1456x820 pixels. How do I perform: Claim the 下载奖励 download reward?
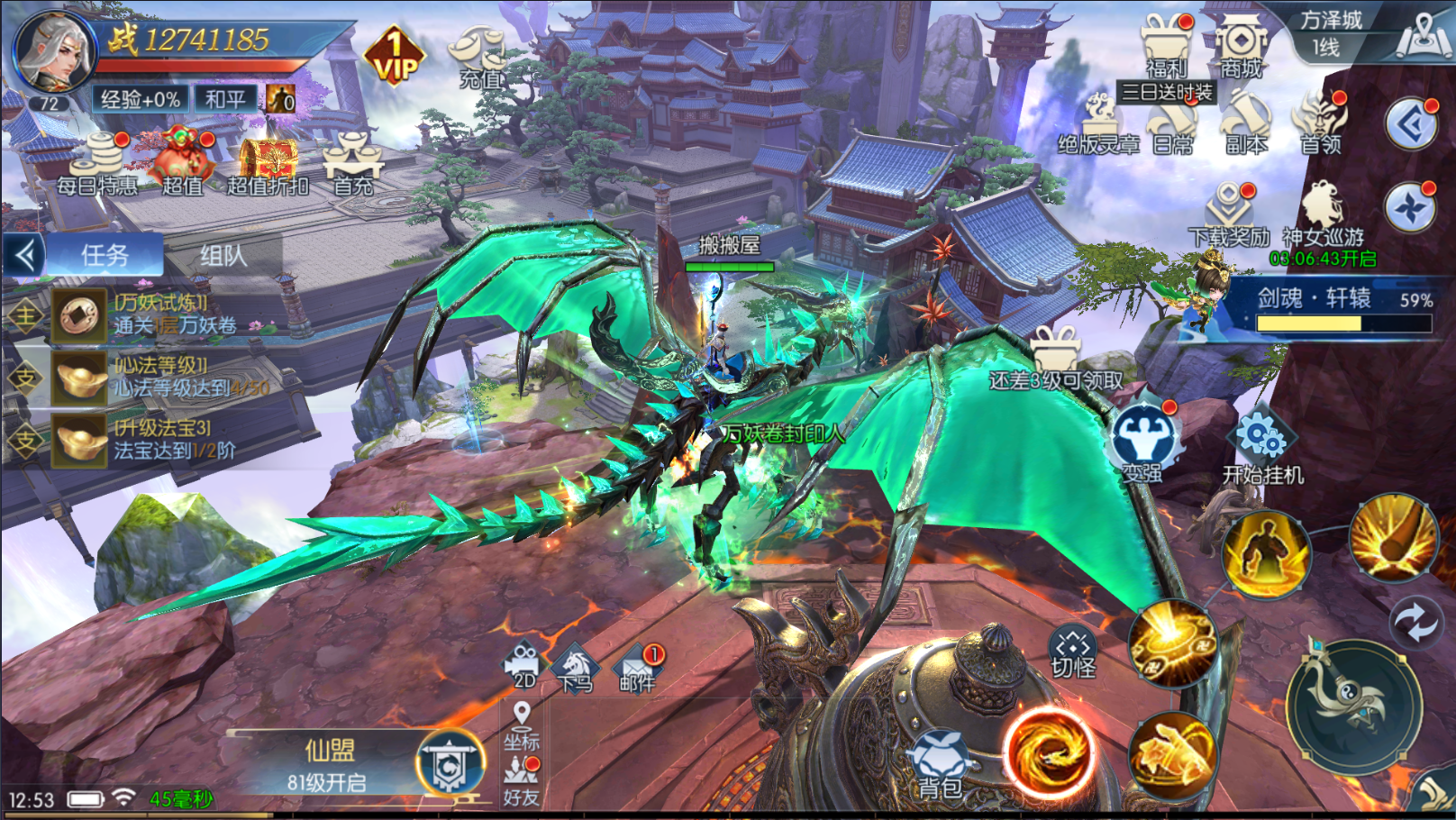tap(1229, 214)
